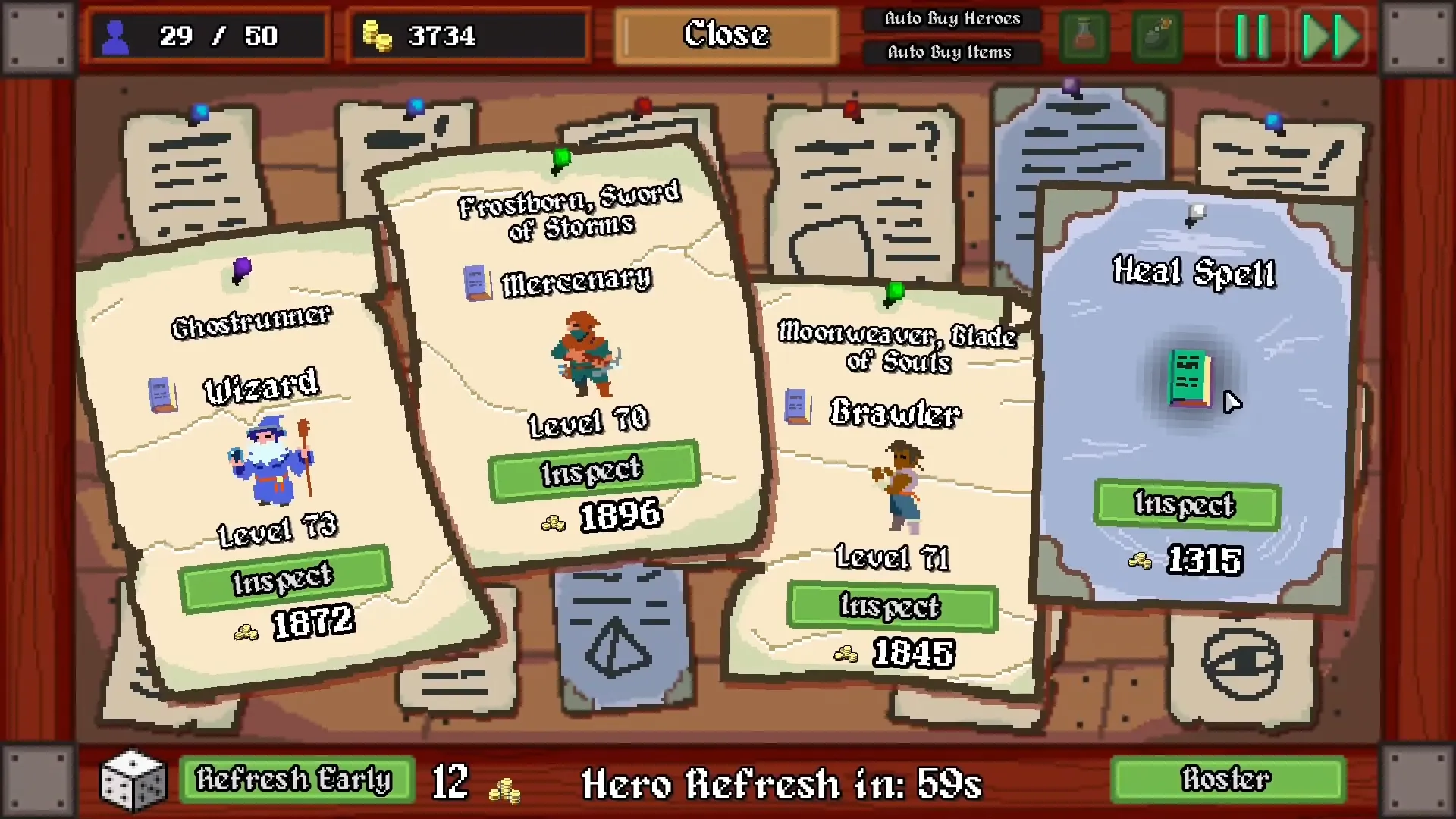Screen dimensions: 1456x819
Task: Click the green bomb icon button
Action: pos(1156,36)
